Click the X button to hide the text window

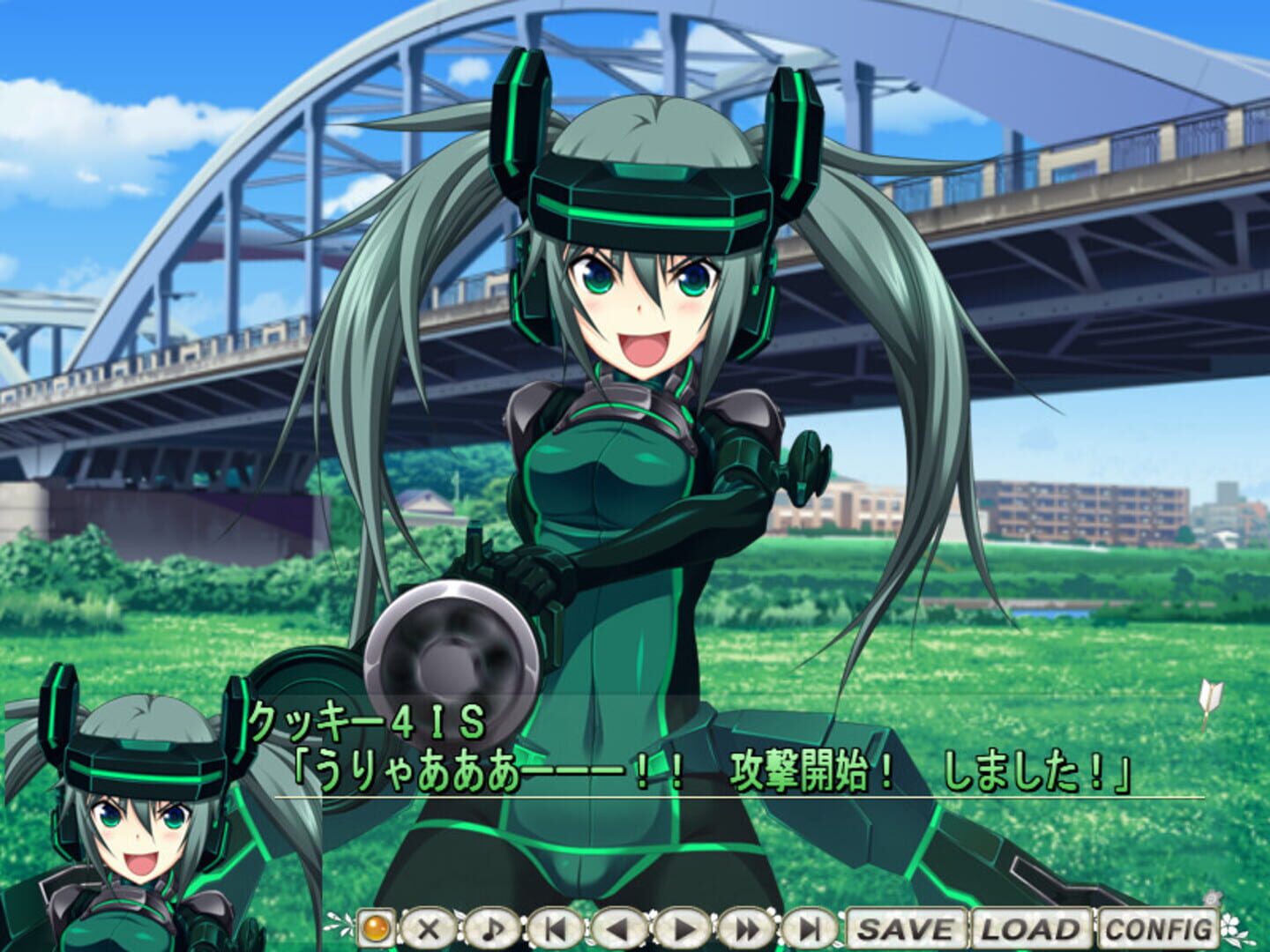[x=430, y=928]
